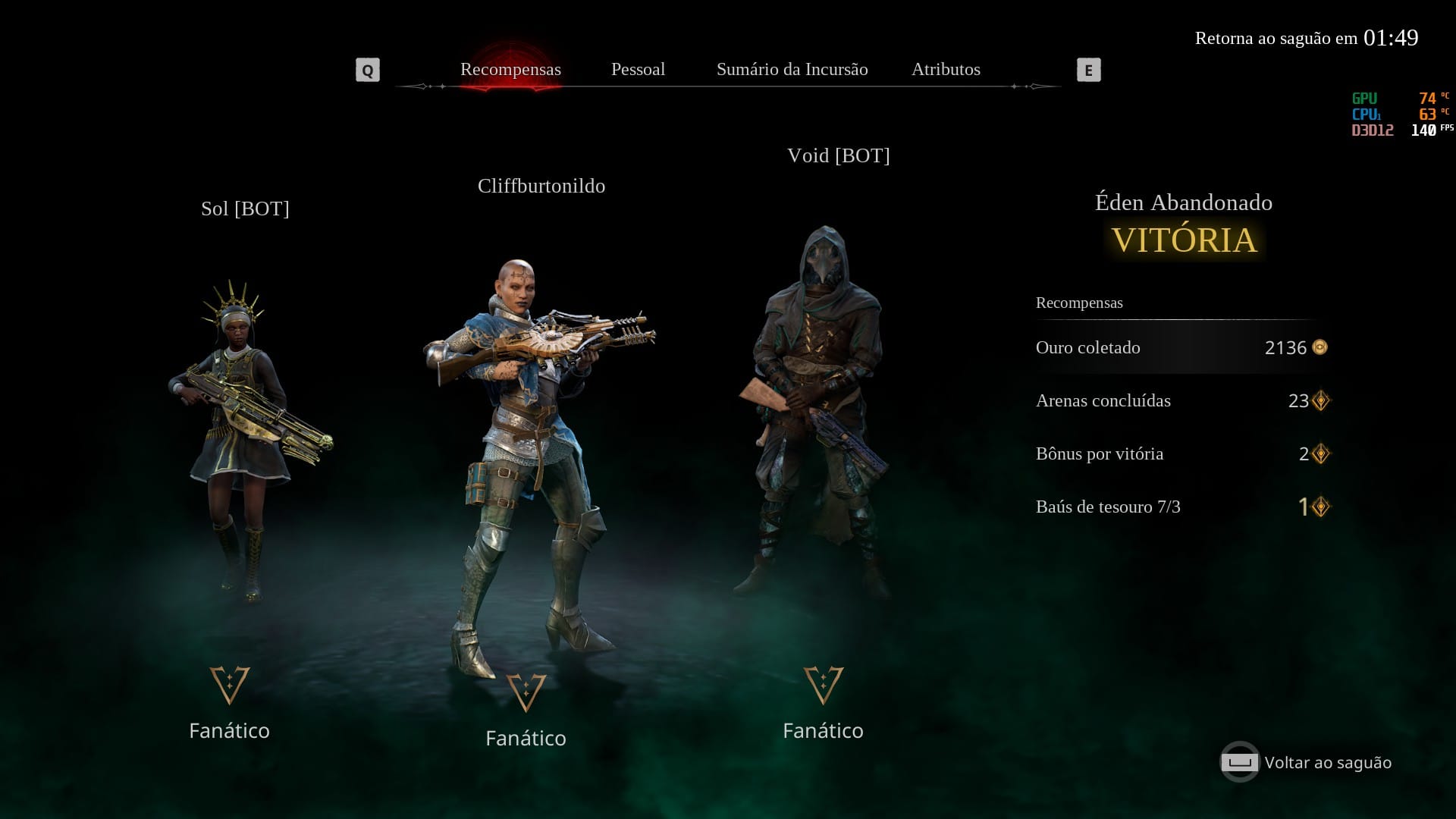Show the Sumário da Incursão tab
The height and width of the screenshot is (819, 1456).
click(792, 70)
